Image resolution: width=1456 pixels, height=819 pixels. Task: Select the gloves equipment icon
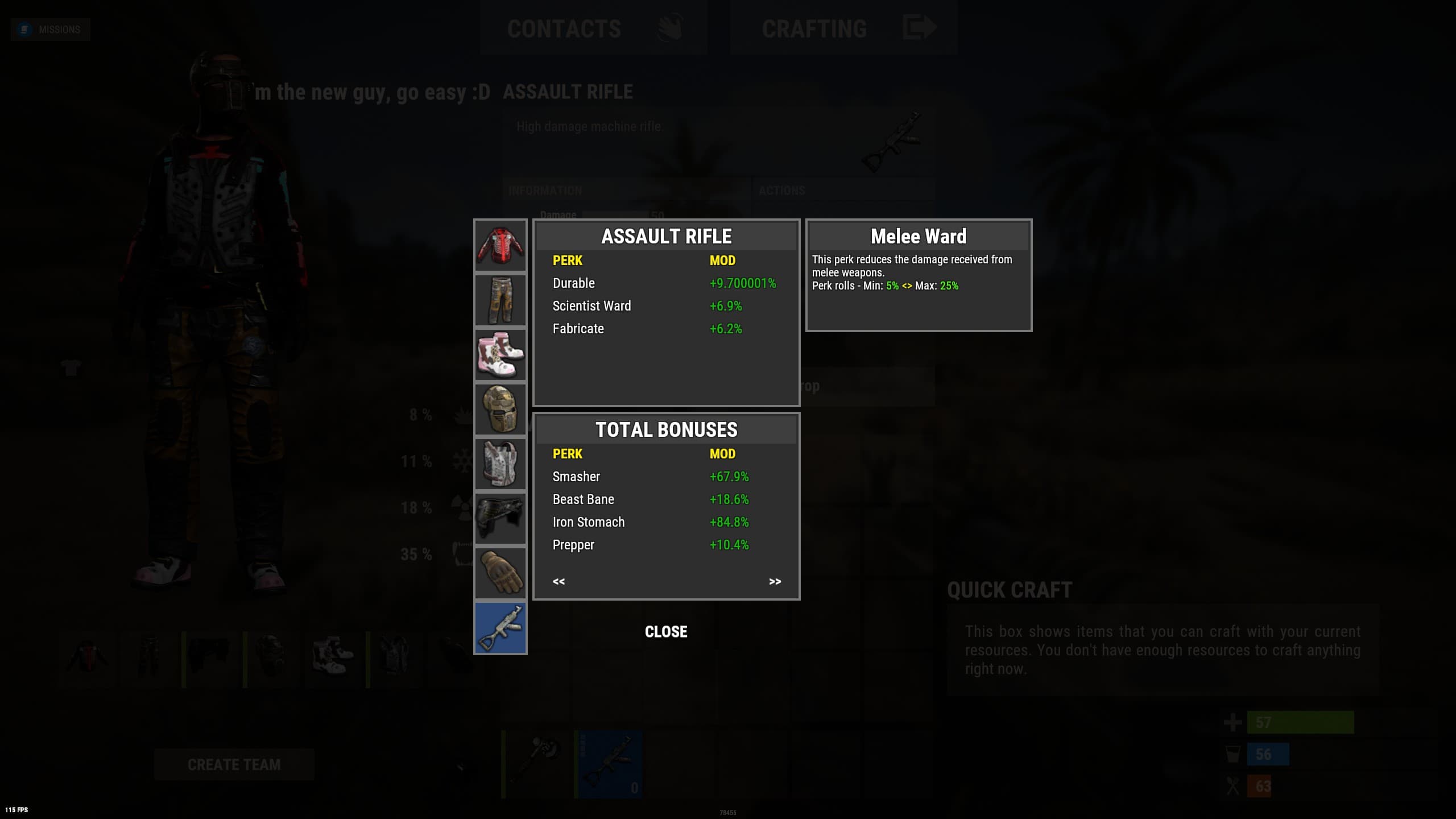click(500, 573)
